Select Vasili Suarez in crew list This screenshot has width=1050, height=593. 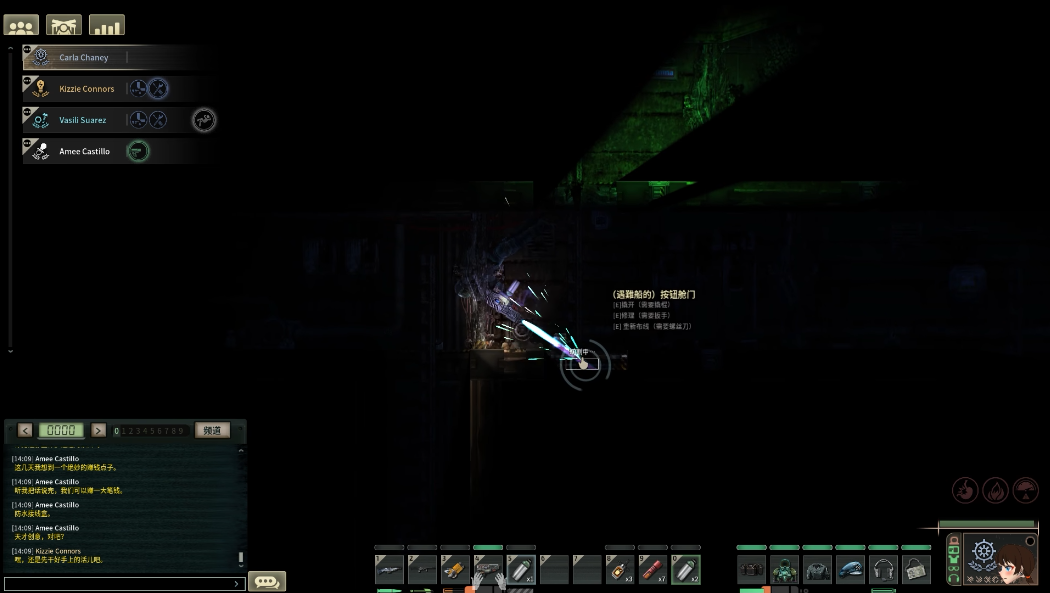(82, 120)
